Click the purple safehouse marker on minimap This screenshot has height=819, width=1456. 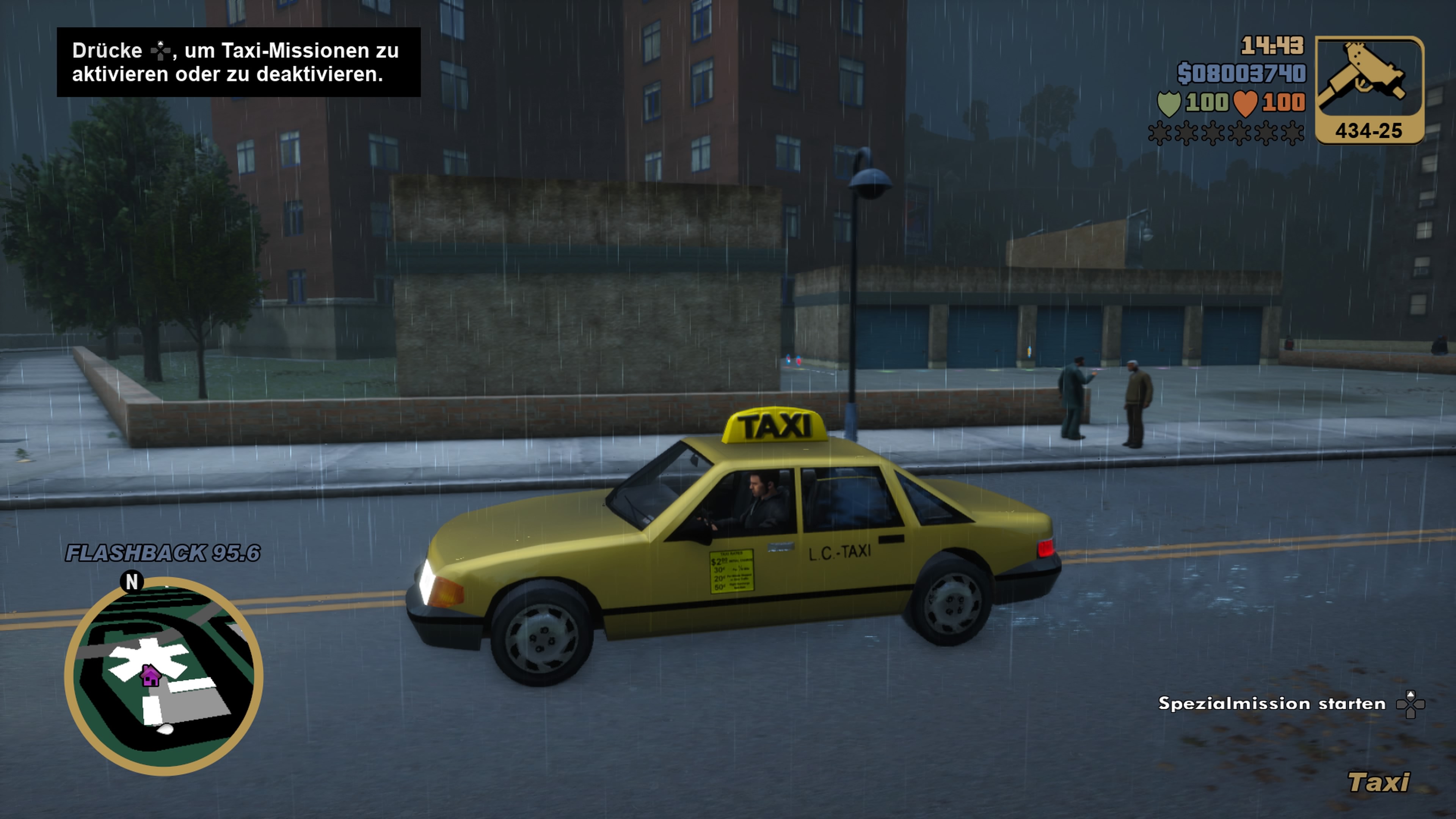(x=151, y=675)
